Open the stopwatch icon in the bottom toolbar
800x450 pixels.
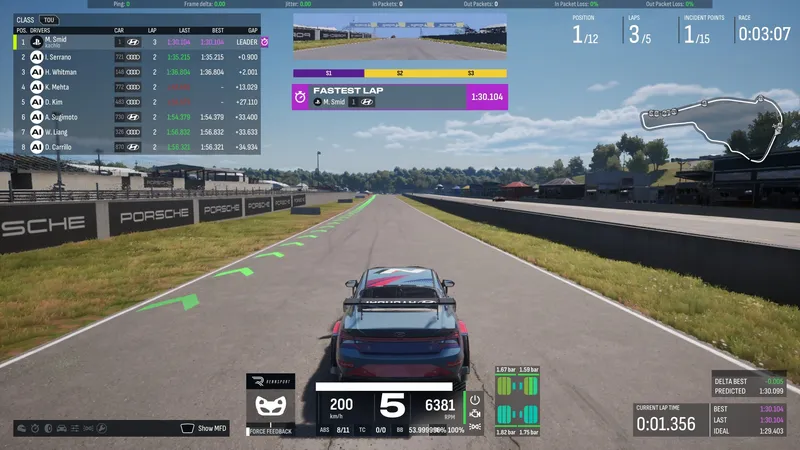pyautogui.click(x=37, y=429)
